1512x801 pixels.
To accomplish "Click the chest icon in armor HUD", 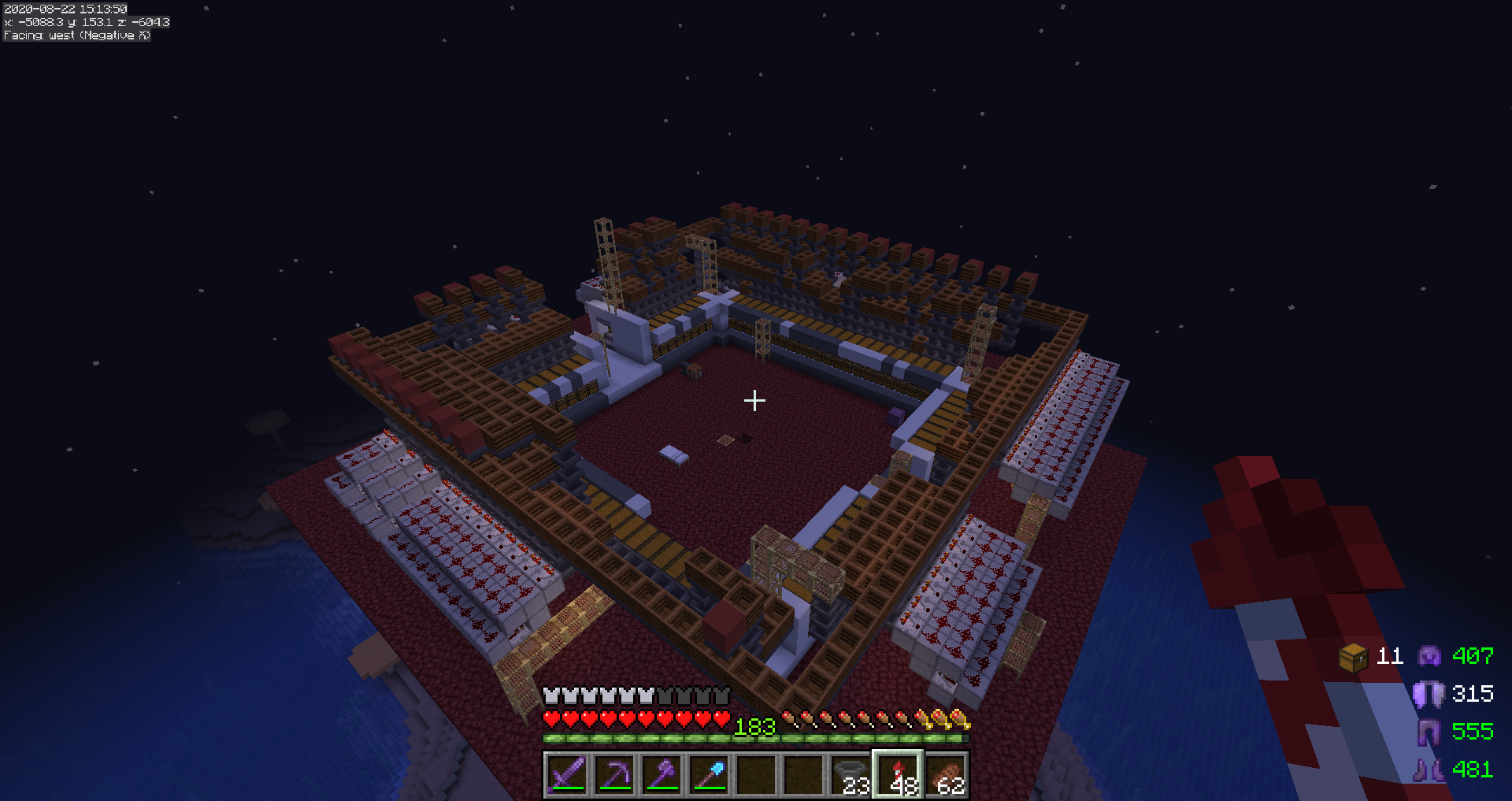I will pyautogui.click(x=1353, y=656).
